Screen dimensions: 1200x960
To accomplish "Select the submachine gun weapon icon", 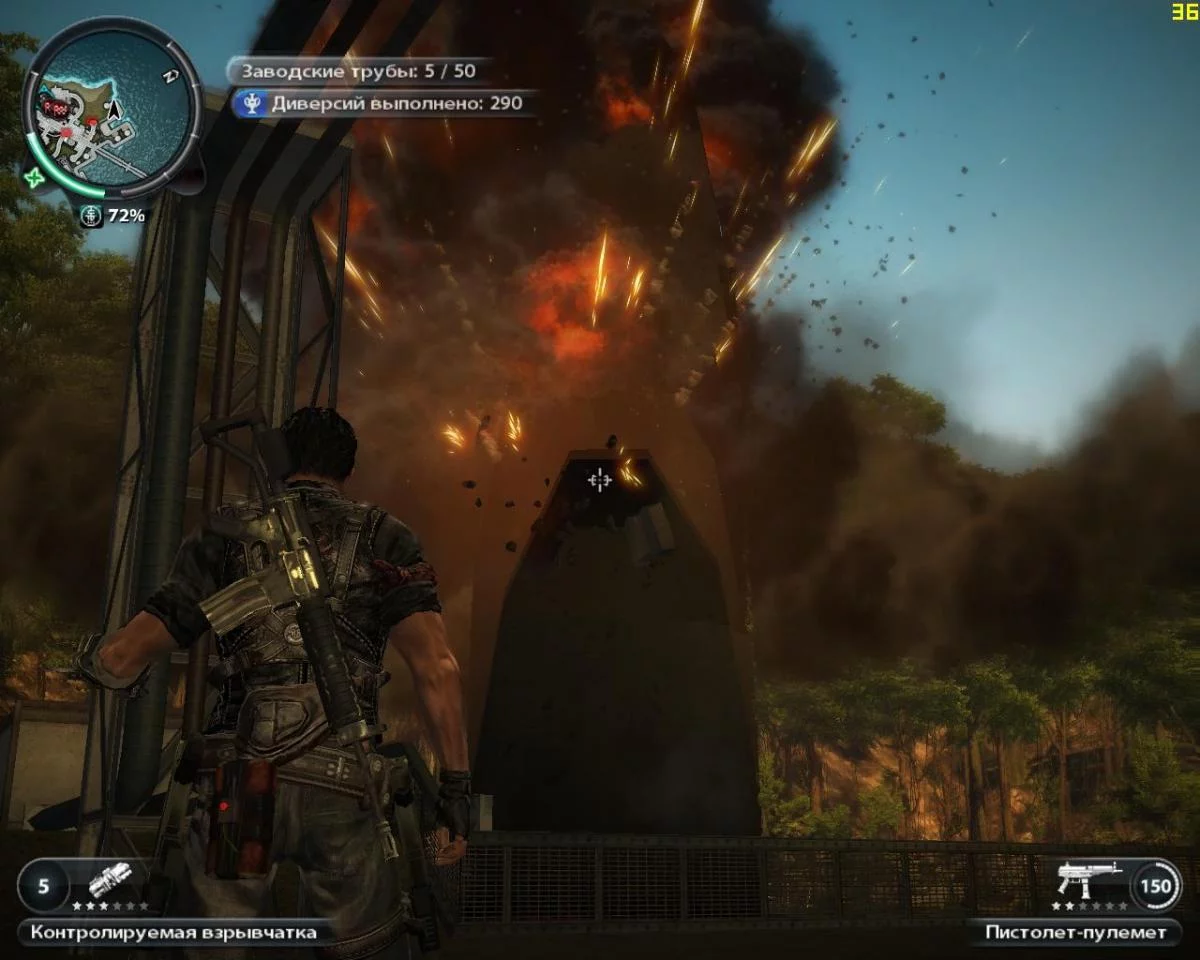I will click(1090, 880).
